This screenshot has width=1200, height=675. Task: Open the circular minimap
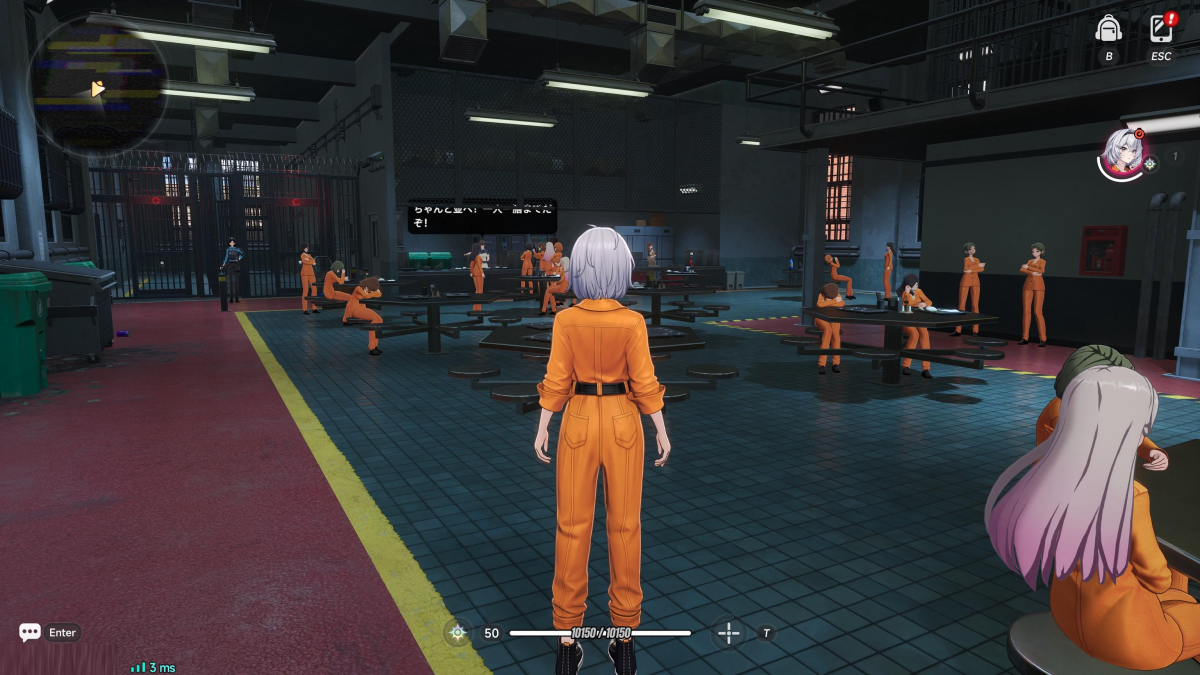coord(98,87)
